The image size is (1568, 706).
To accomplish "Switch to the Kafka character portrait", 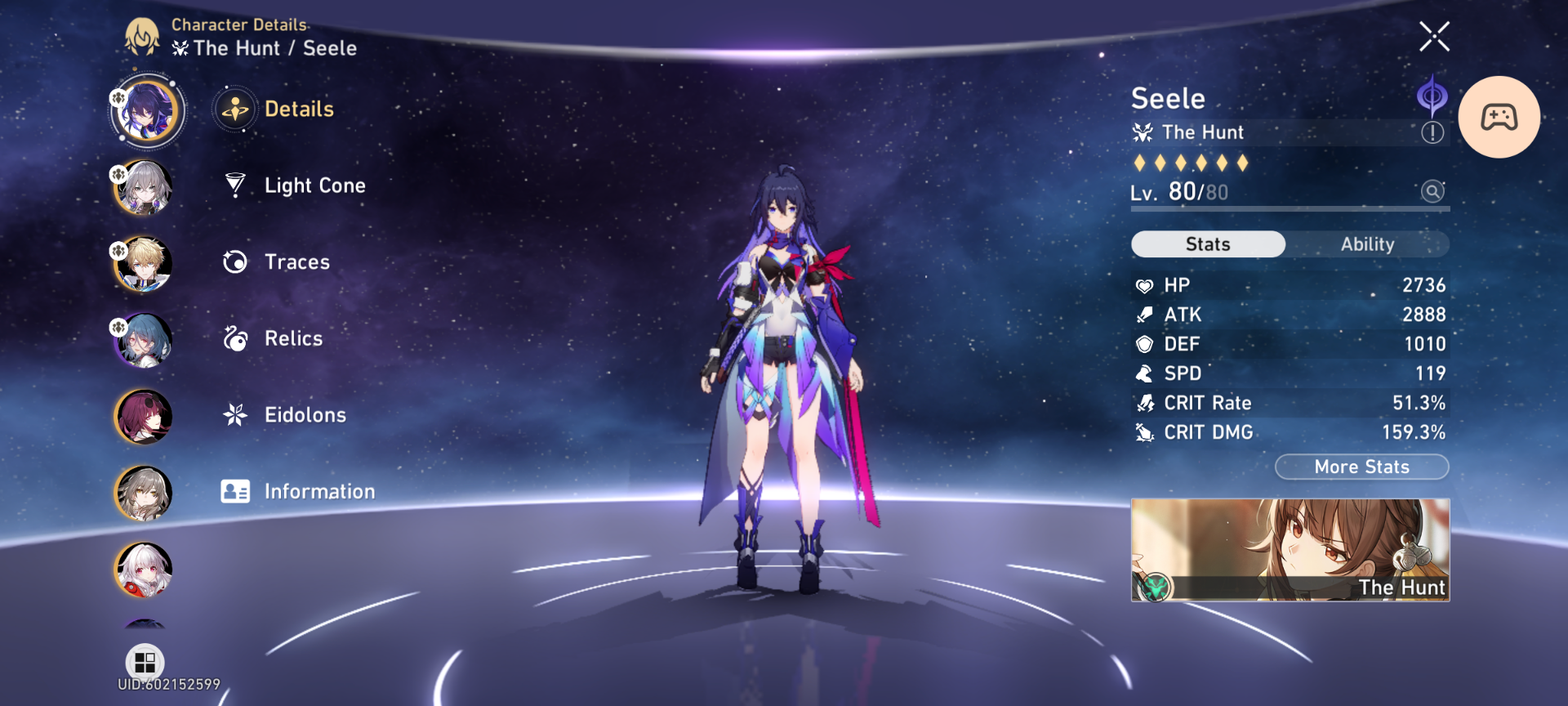I will point(144,416).
